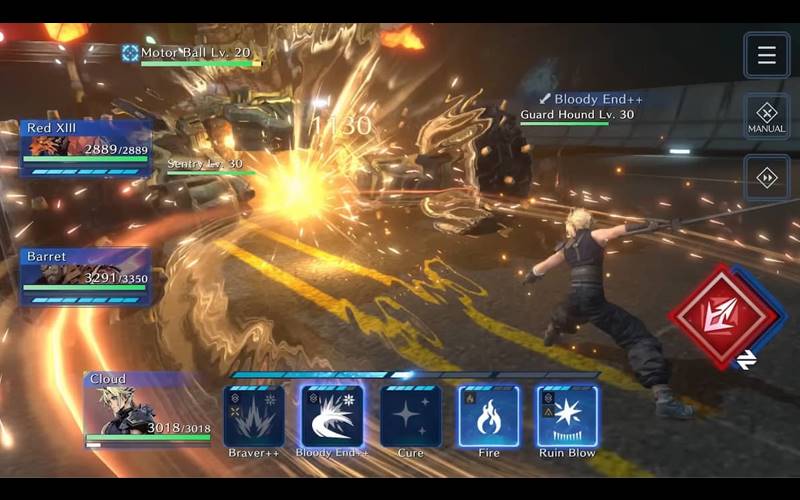Screen dimensions: 800x500
Task: Toggle the MANUAL battle mode button
Action: click(x=766, y=117)
